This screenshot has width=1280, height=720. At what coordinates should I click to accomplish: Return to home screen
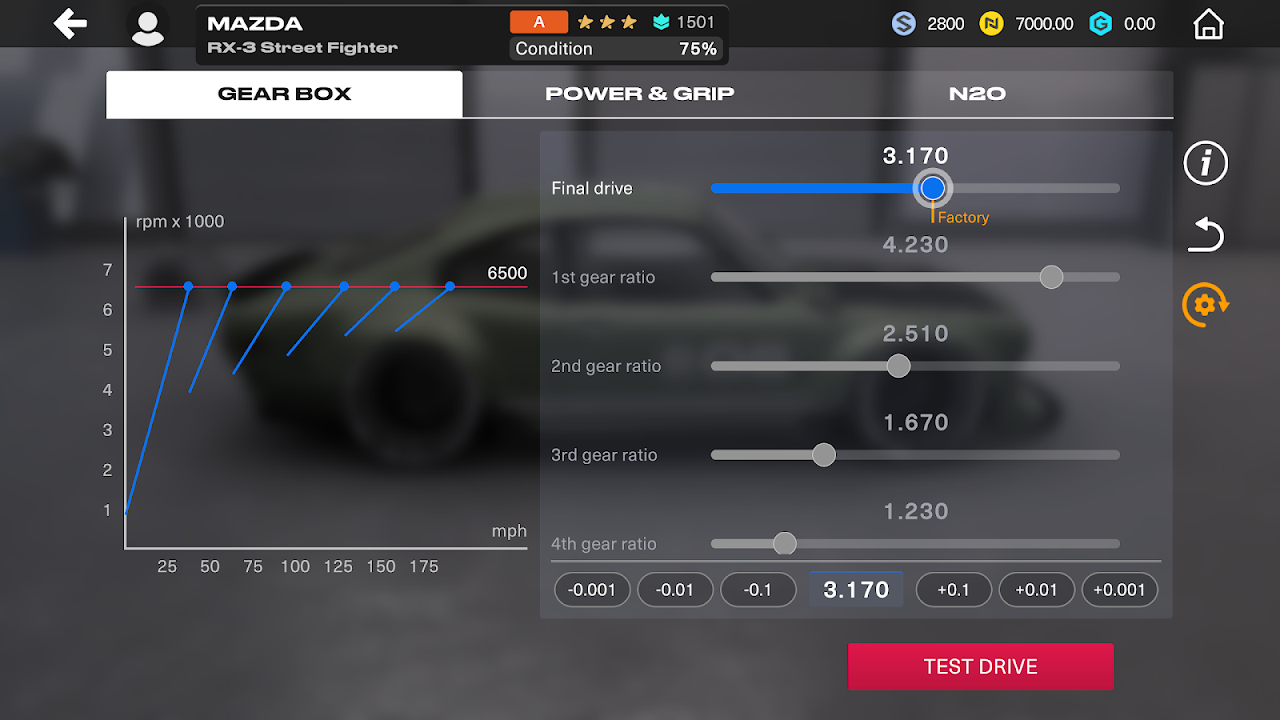point(1209,24)
